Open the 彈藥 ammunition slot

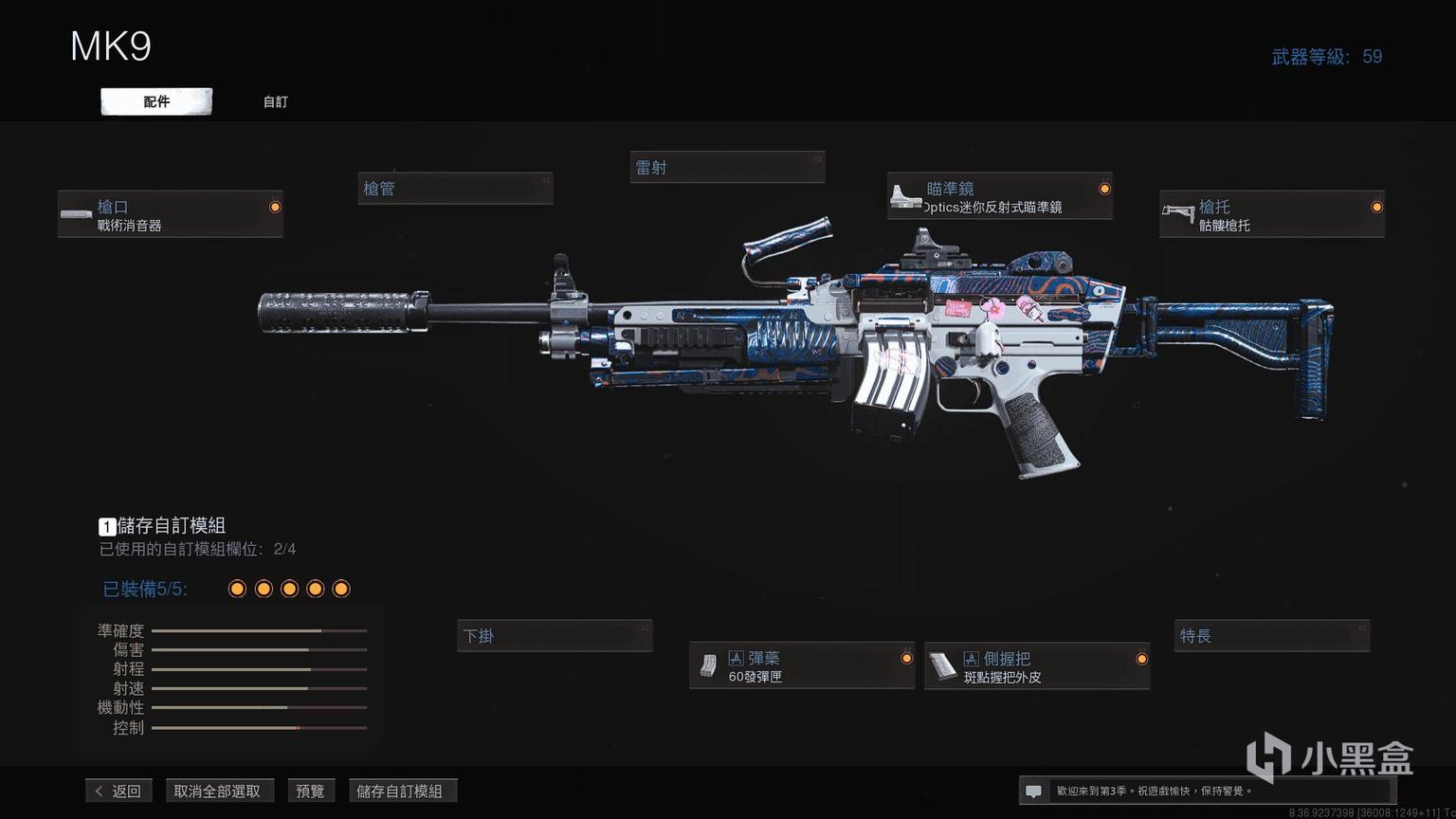pos(802,665)
